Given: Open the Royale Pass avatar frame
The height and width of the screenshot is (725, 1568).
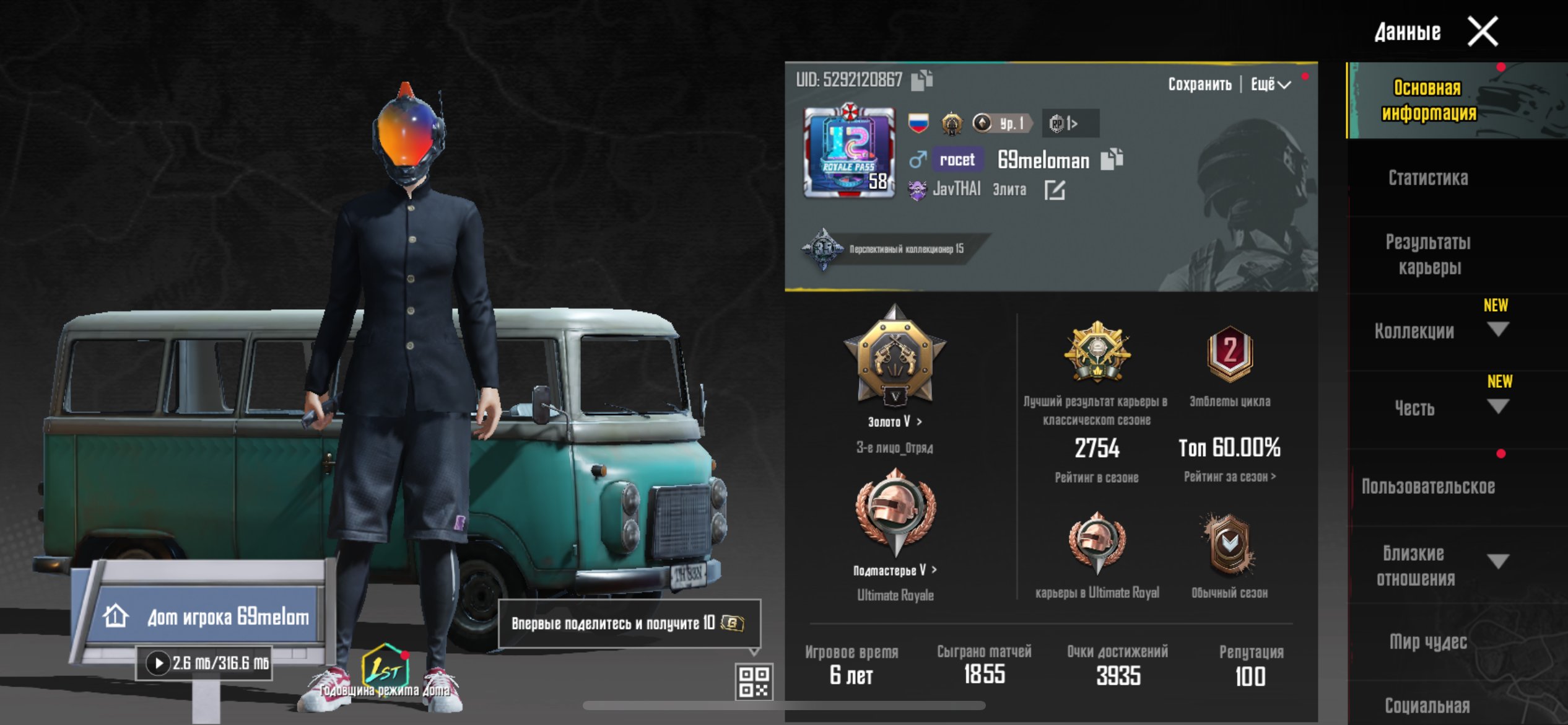Looking at the screenshot, I should (x=849, y=152).
